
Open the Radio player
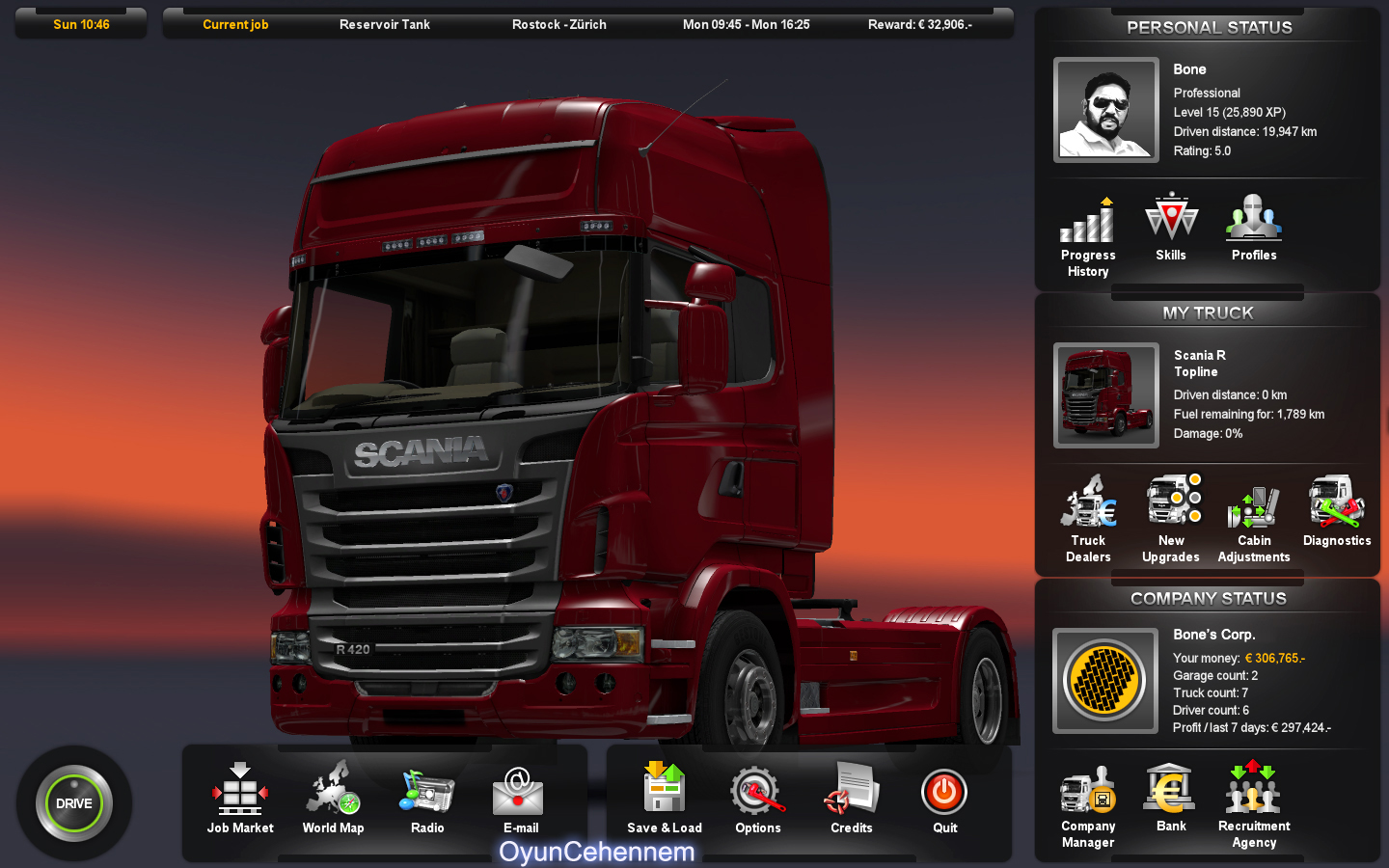coord(425,796)
